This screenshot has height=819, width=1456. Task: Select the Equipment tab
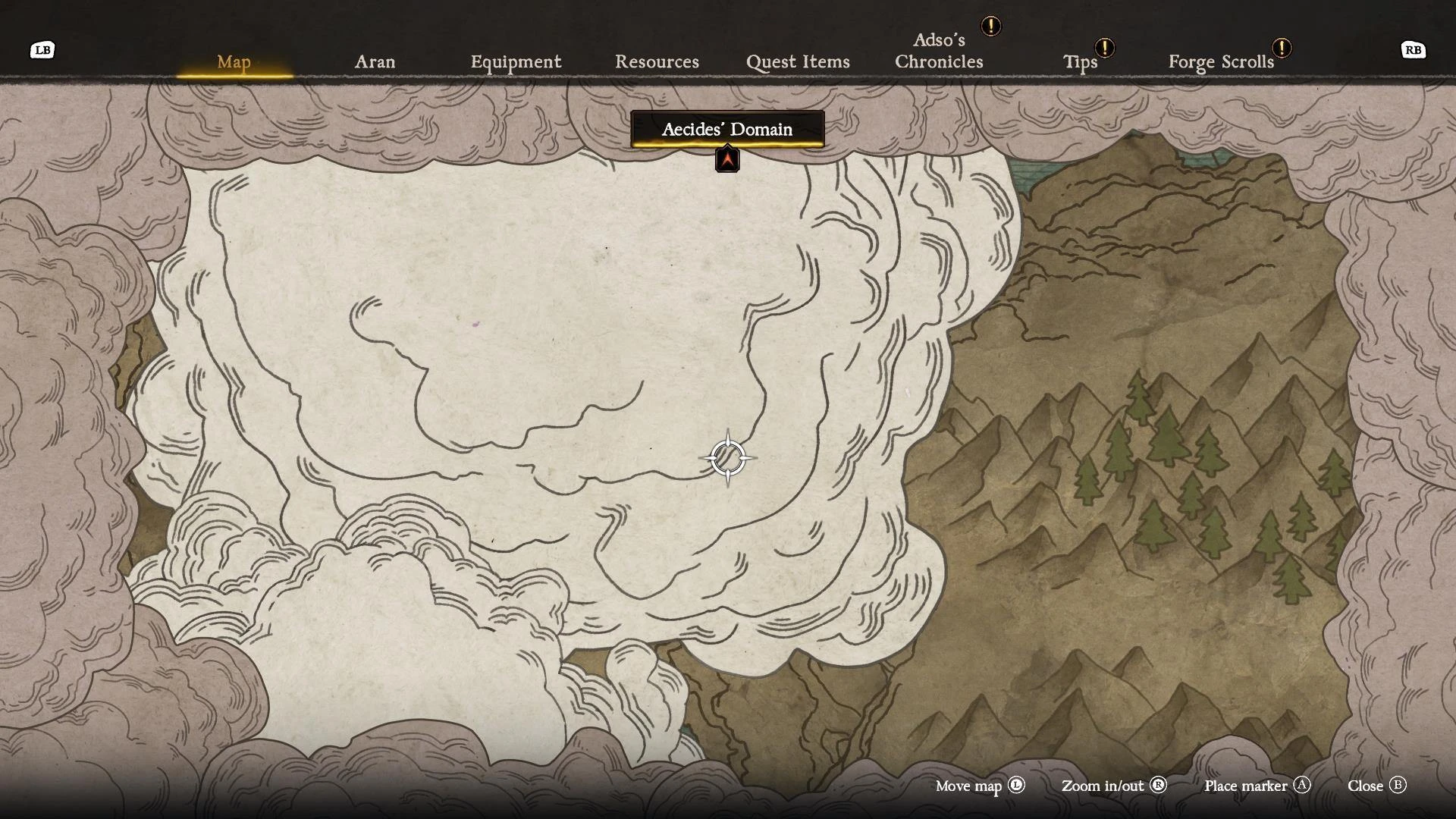[516, 62]
